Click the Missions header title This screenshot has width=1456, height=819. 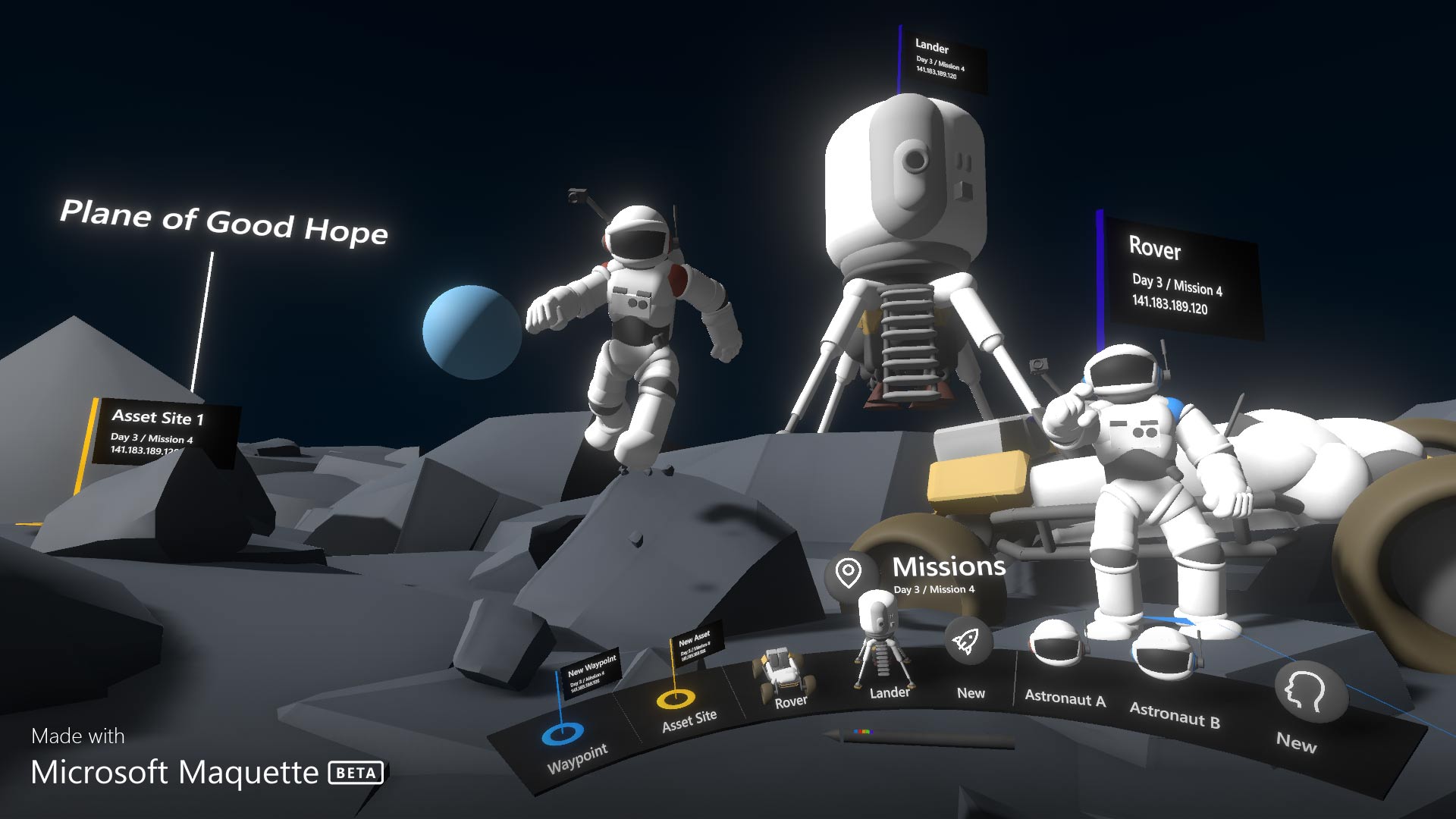(x=950, y=566)
